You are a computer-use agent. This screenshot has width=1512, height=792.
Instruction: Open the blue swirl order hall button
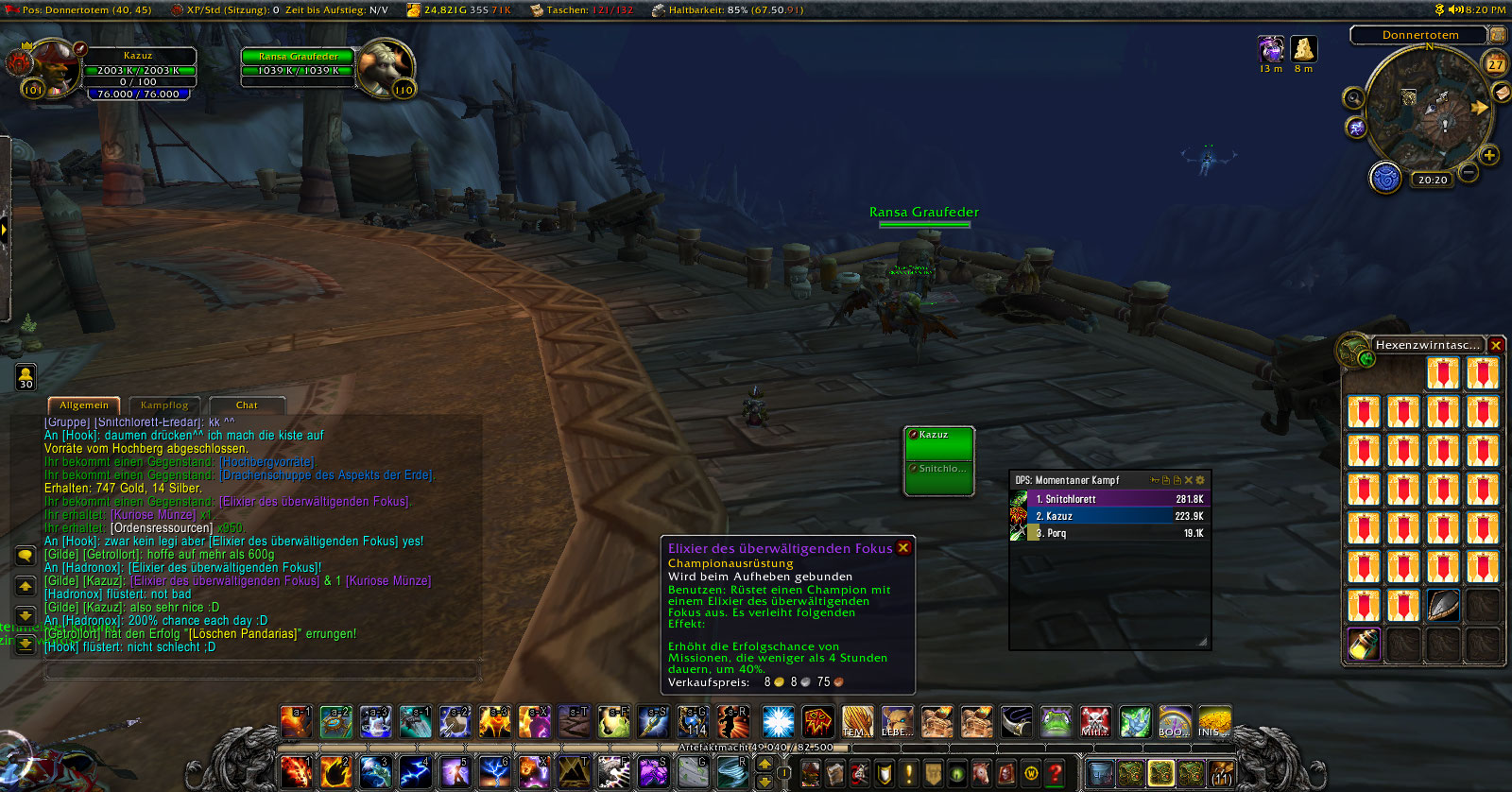tap(1385, 178)
